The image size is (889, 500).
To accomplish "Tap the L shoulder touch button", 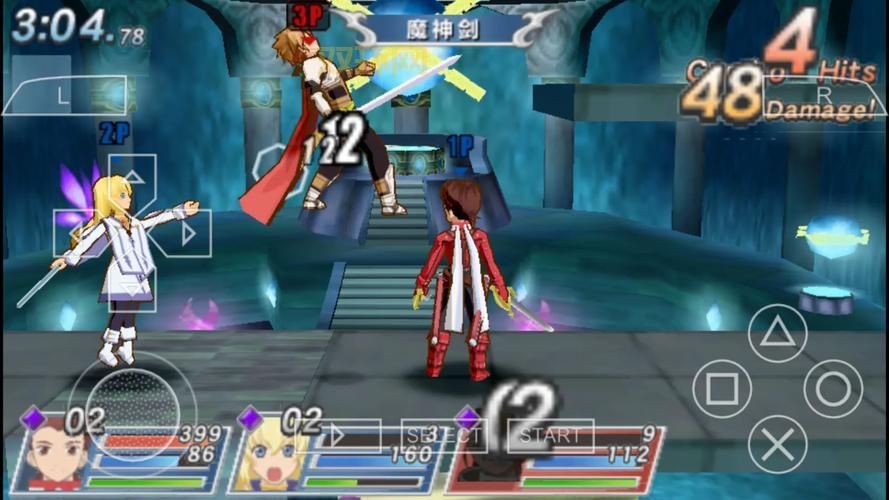I will point(62,95).
